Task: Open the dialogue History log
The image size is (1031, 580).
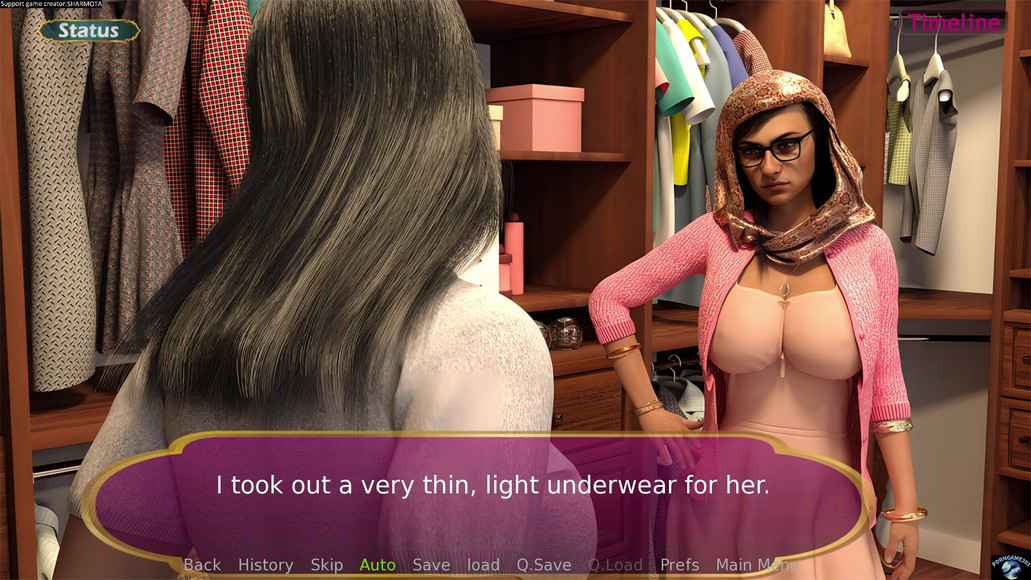Action: pos(265,565)
